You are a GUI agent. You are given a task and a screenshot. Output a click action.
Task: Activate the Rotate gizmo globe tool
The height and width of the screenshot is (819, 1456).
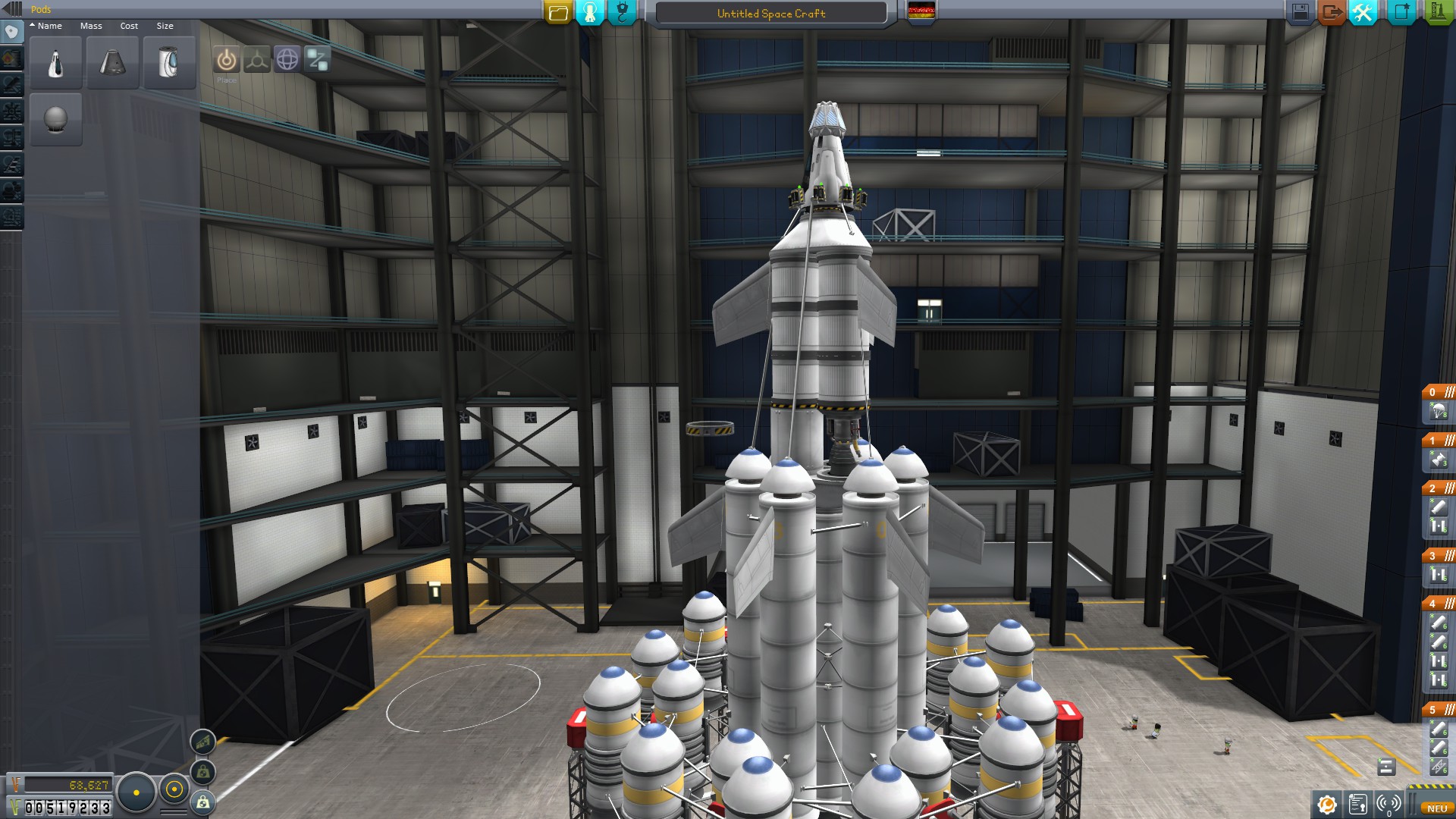click(x=287, y=59)
